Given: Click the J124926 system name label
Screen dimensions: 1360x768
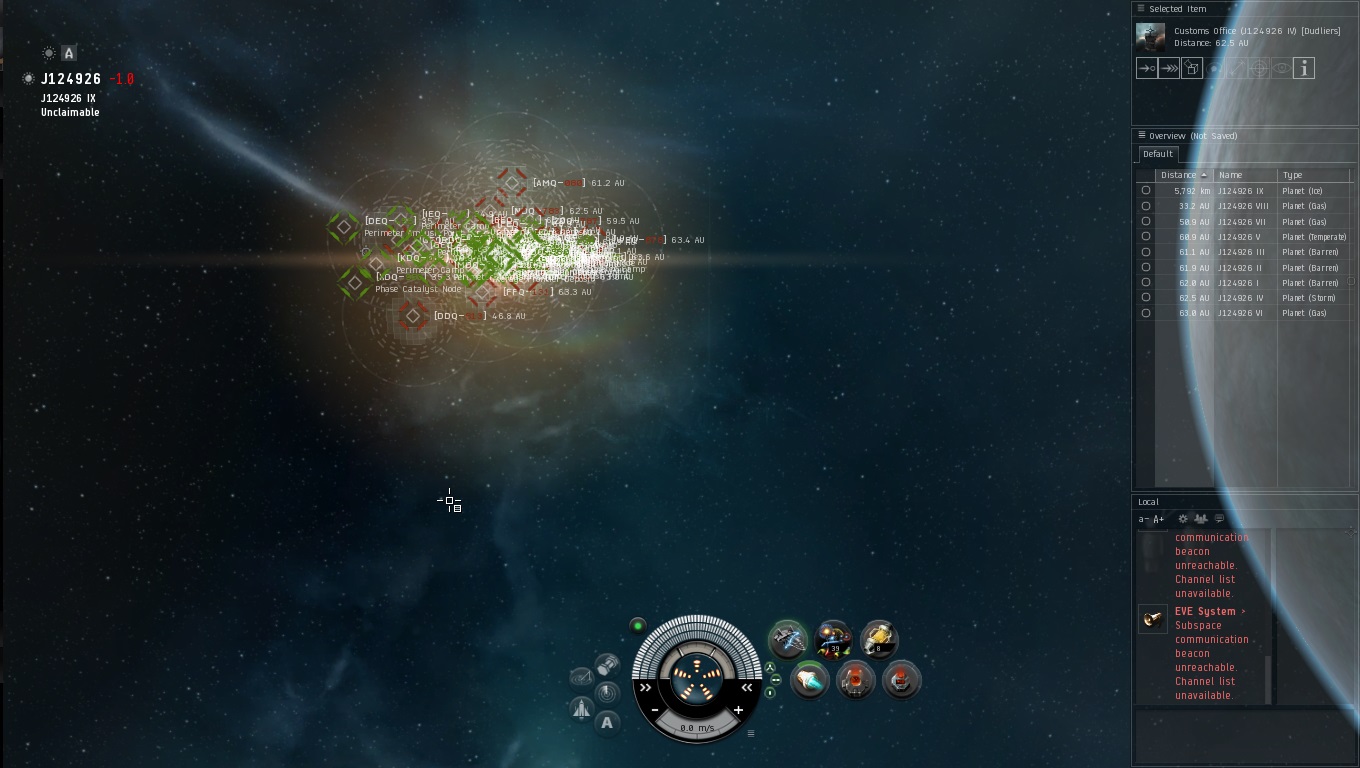Looking at the screenshot, I should (x=71, y=79).
